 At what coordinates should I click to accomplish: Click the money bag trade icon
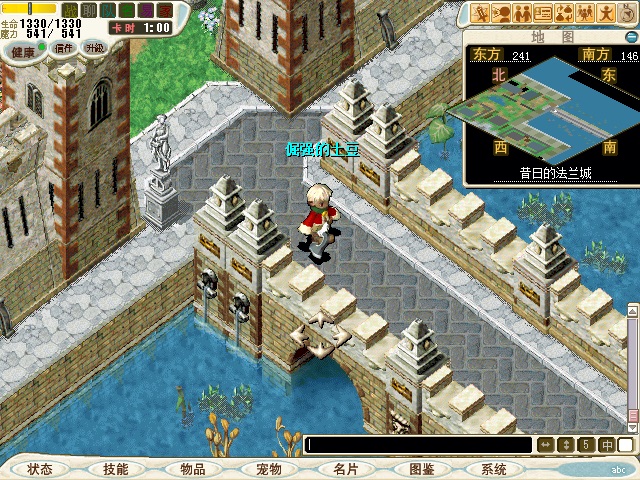(x=565, y=13)
